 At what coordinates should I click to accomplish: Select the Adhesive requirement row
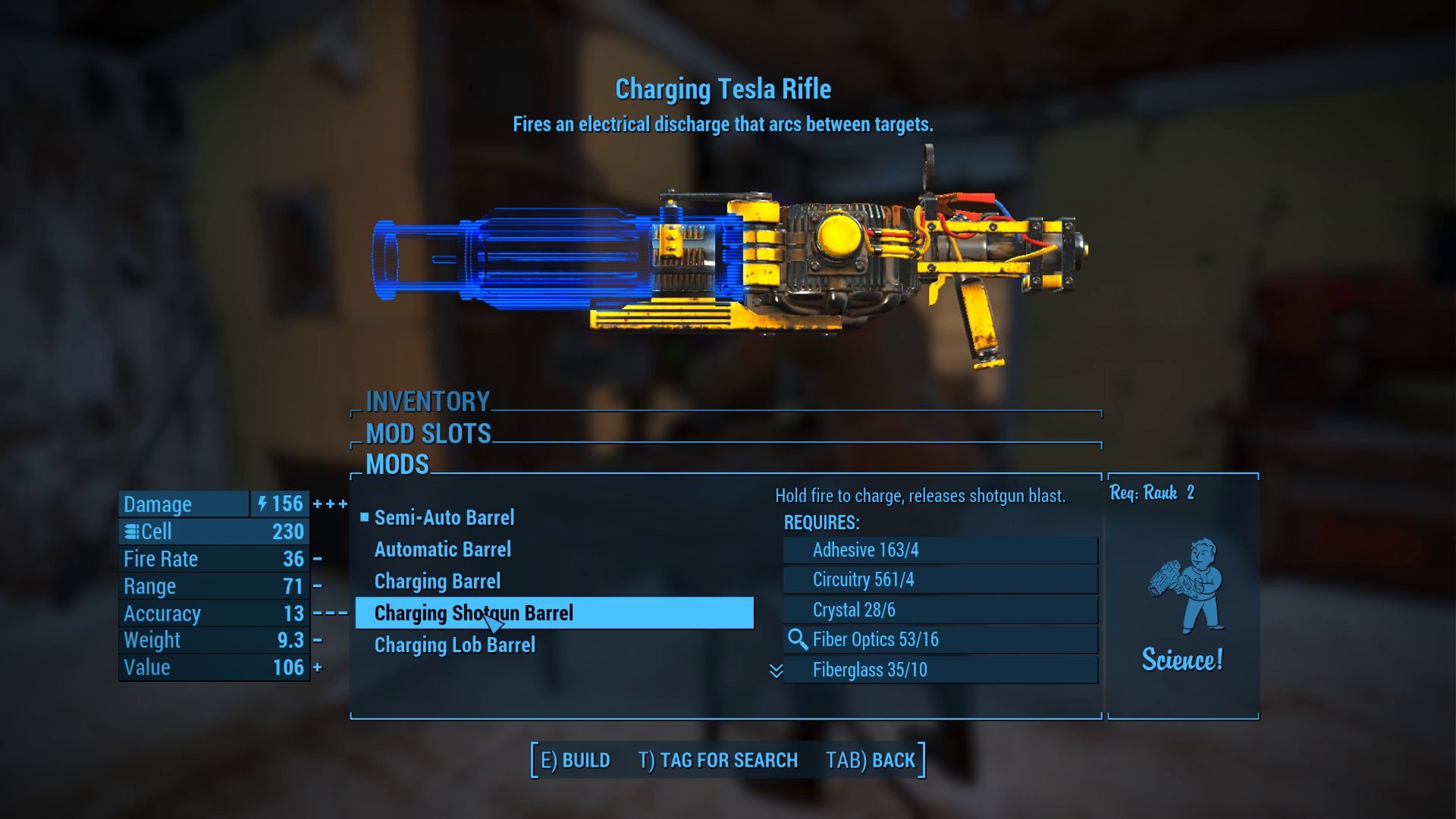click(x=940, y=551)
